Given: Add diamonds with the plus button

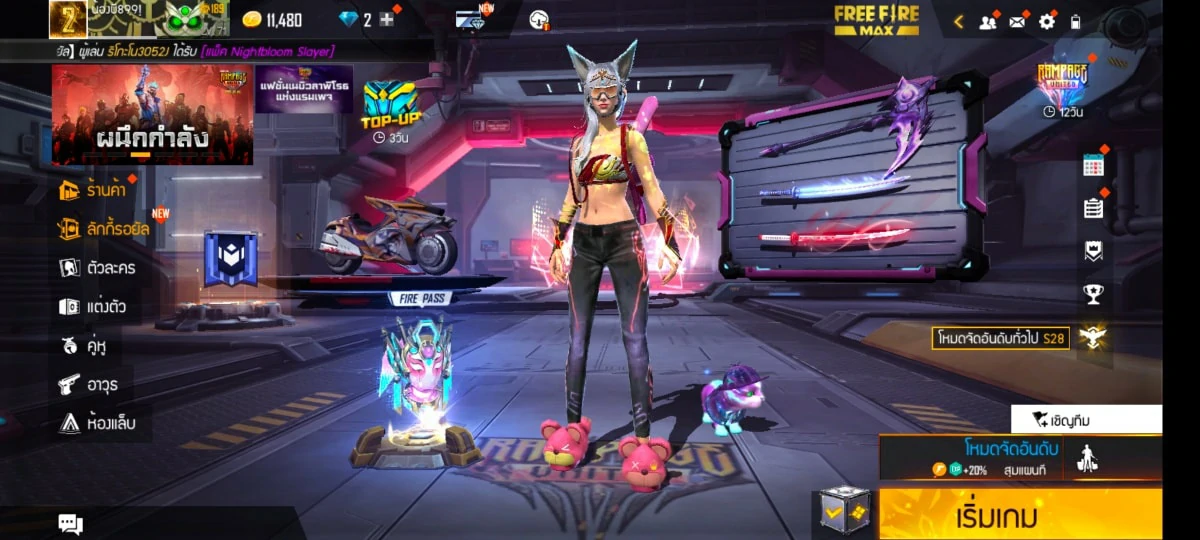Looking at the screenshot, I should 387,20.
